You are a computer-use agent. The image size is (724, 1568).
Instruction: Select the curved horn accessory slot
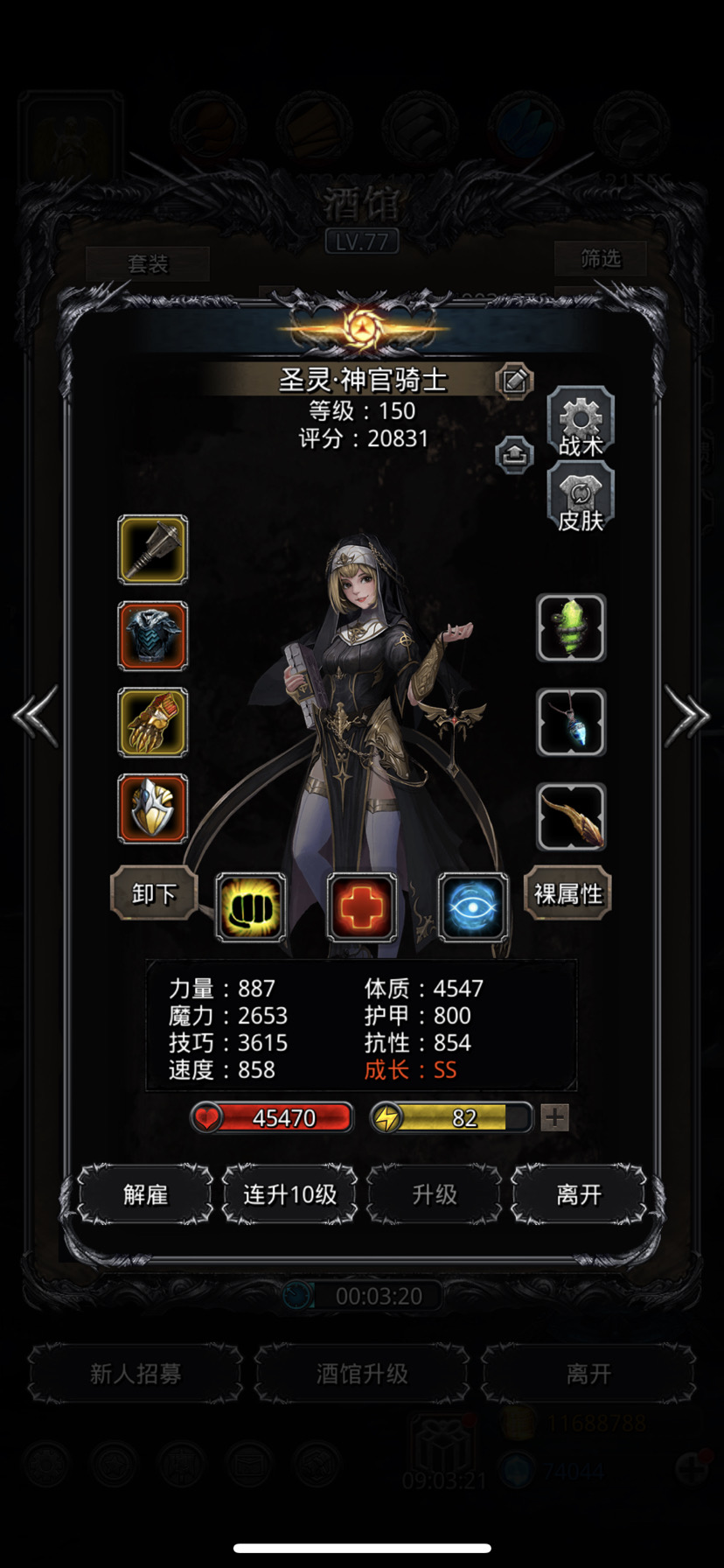point(571,816)
